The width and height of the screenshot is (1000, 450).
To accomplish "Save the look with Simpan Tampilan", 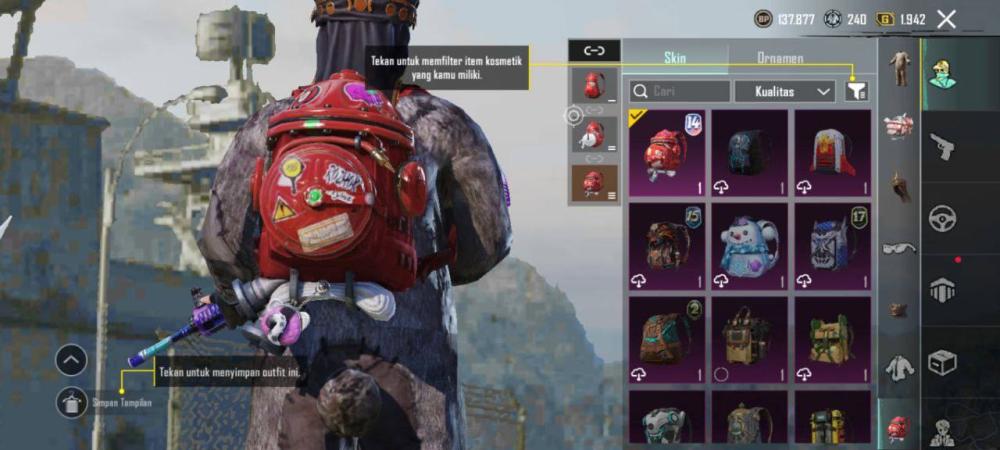I will coord(71,402).
